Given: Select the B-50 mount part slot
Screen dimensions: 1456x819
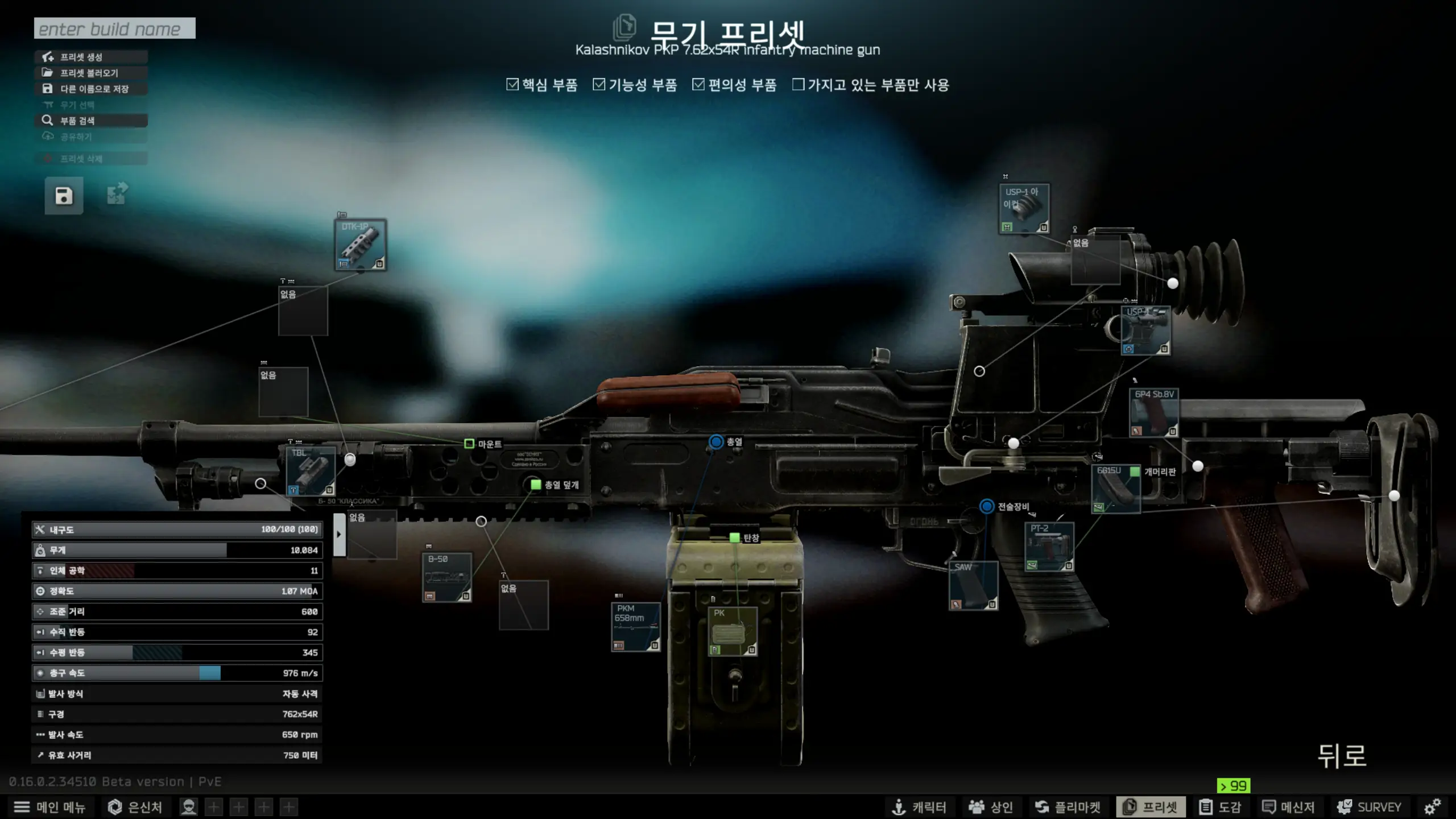Looking at the screenshot, I should point(447,577).
